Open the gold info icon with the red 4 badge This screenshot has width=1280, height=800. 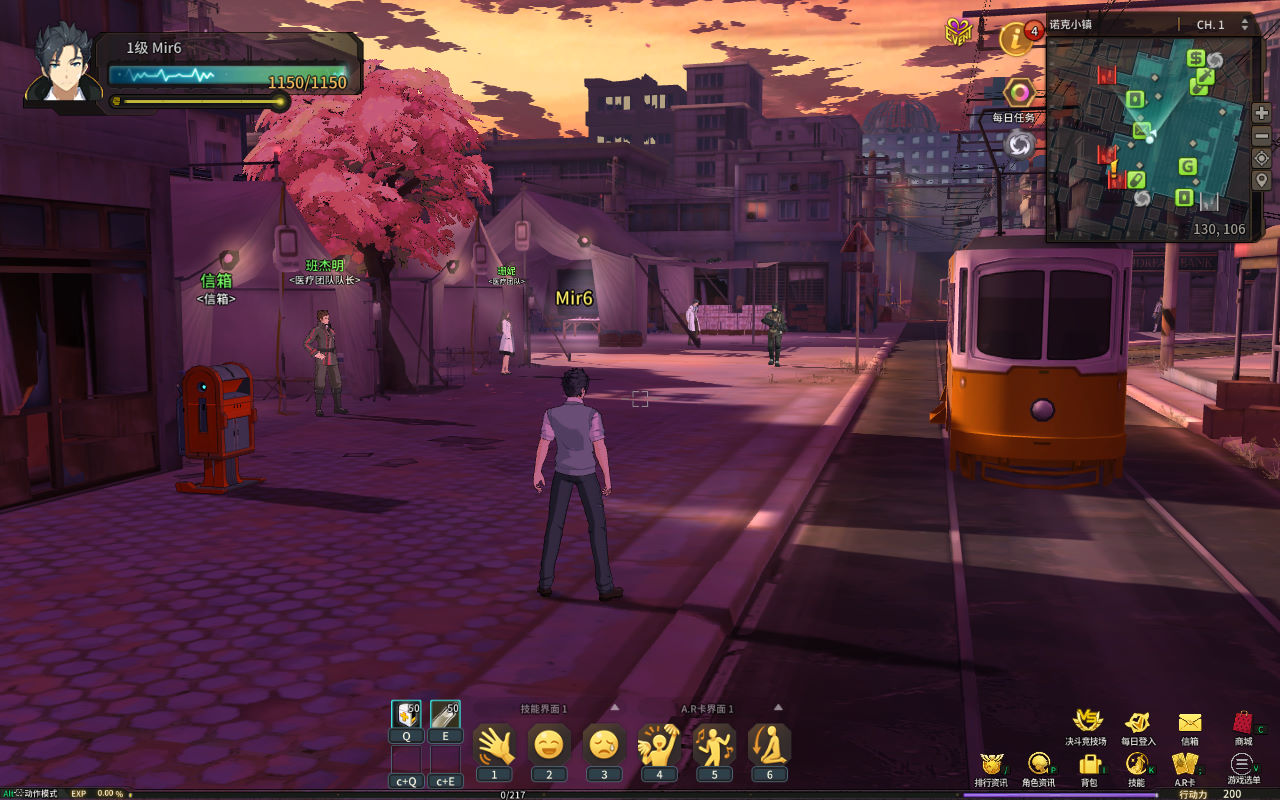(x=1017, y=39)
